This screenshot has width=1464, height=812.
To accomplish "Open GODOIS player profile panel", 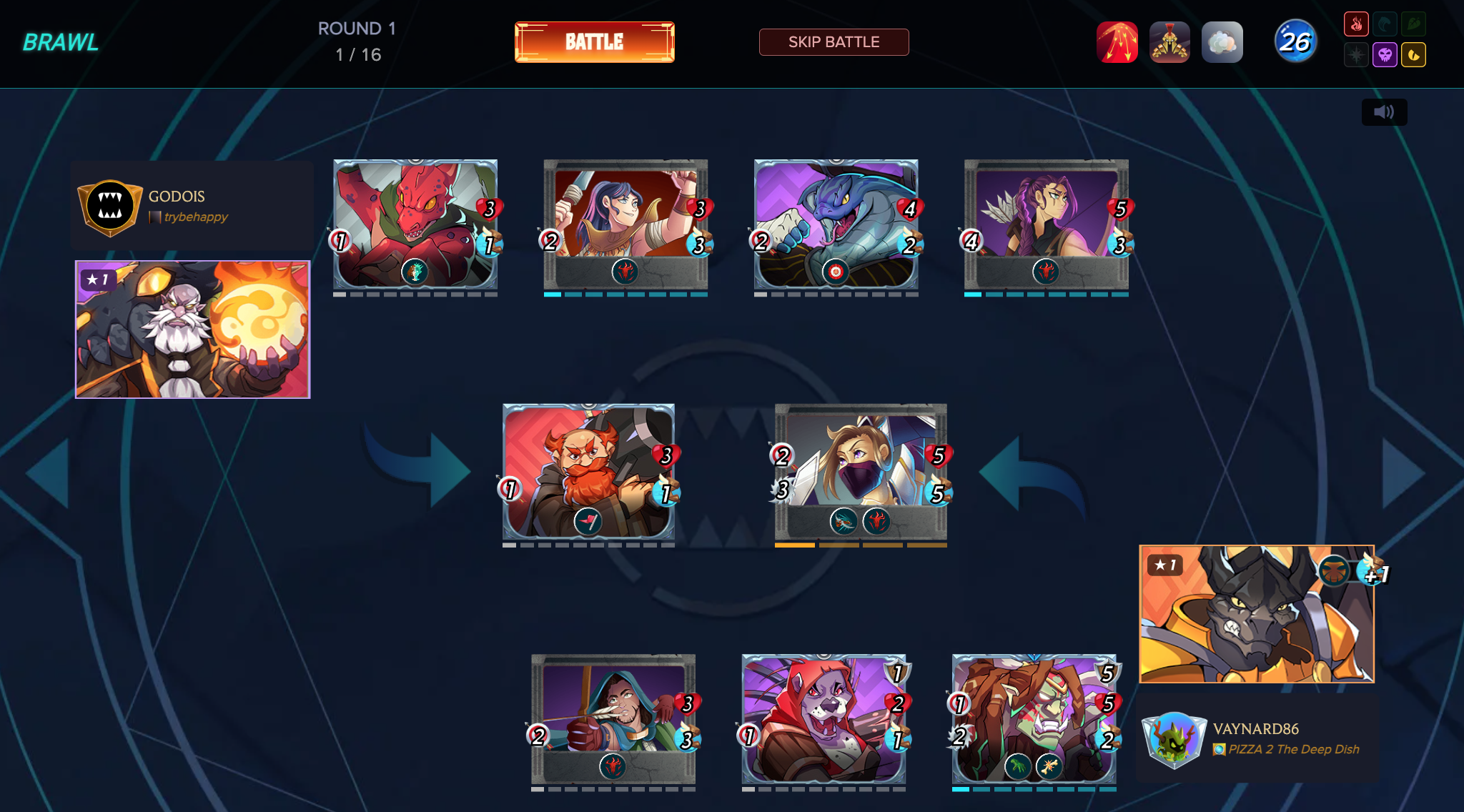I will tap(192, 206).
